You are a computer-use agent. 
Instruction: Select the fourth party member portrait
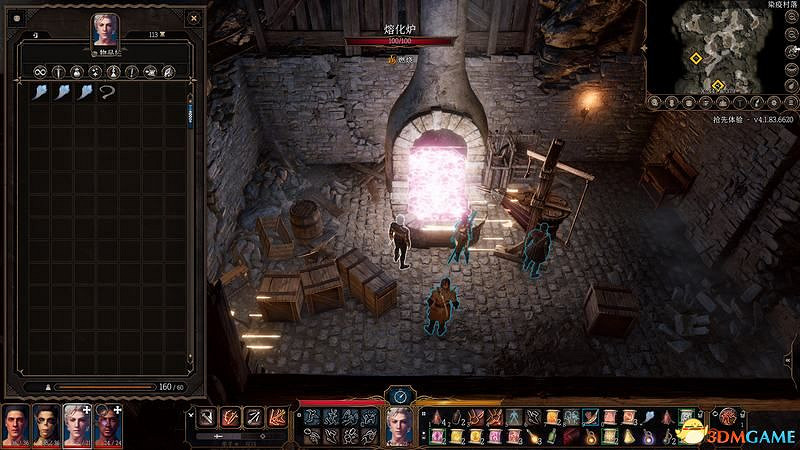coord(108,425)
